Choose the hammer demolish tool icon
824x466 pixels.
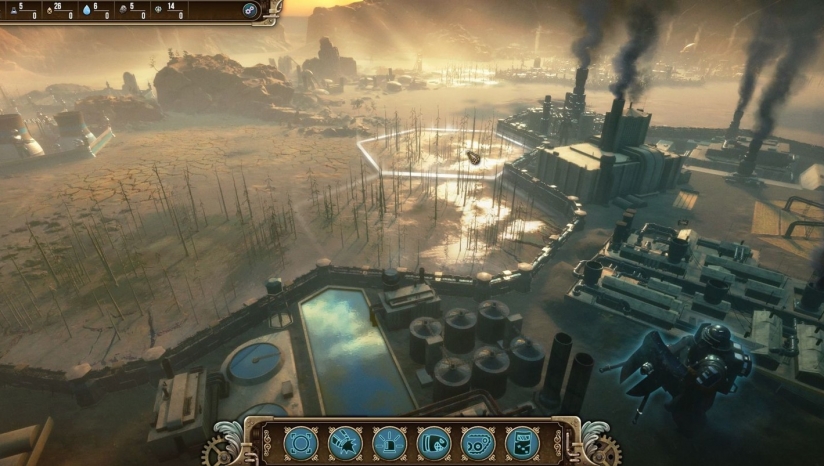point(345,443)
